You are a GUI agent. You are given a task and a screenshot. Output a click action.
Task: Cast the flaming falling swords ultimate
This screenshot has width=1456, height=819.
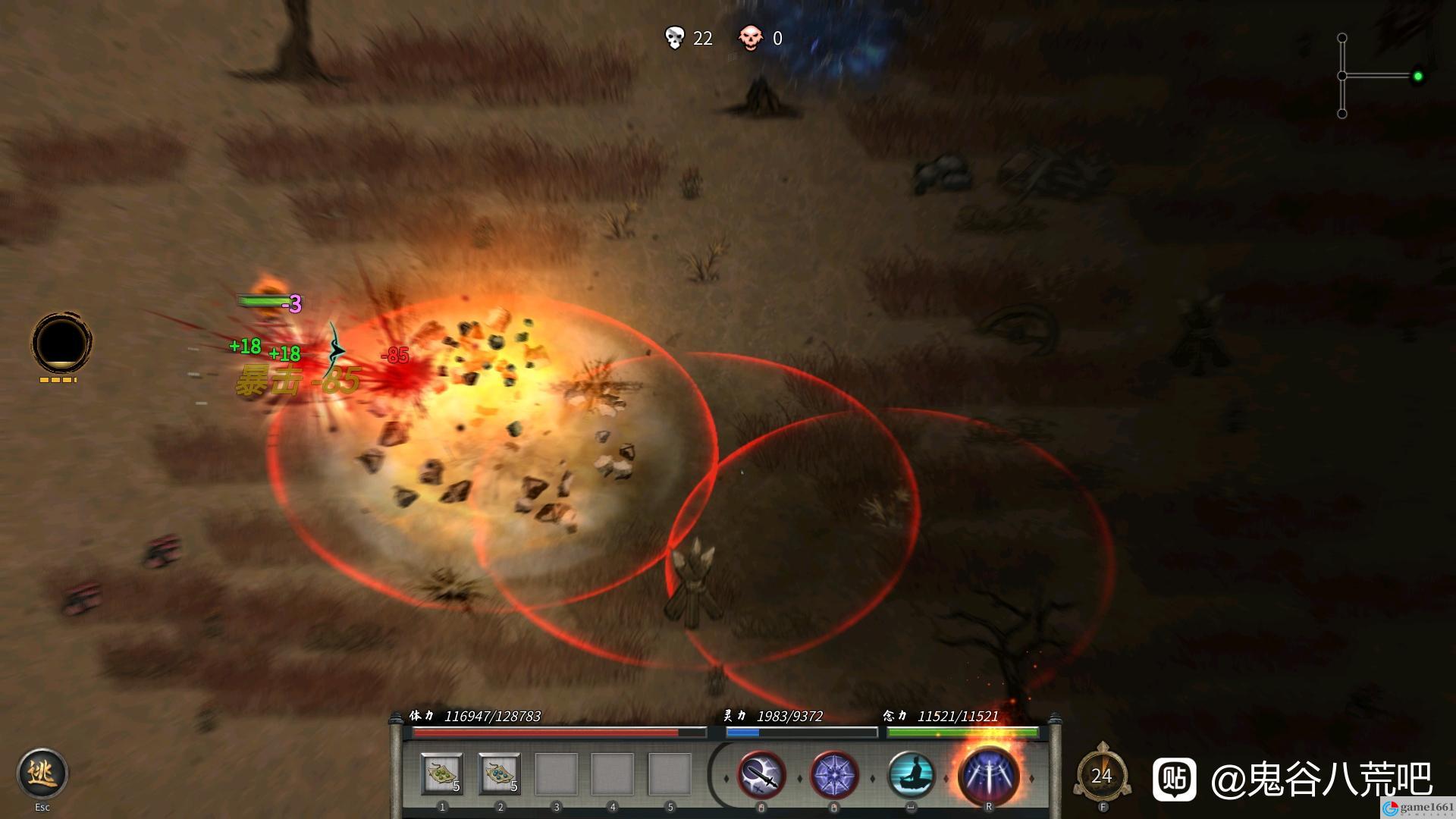click(988, 776)
